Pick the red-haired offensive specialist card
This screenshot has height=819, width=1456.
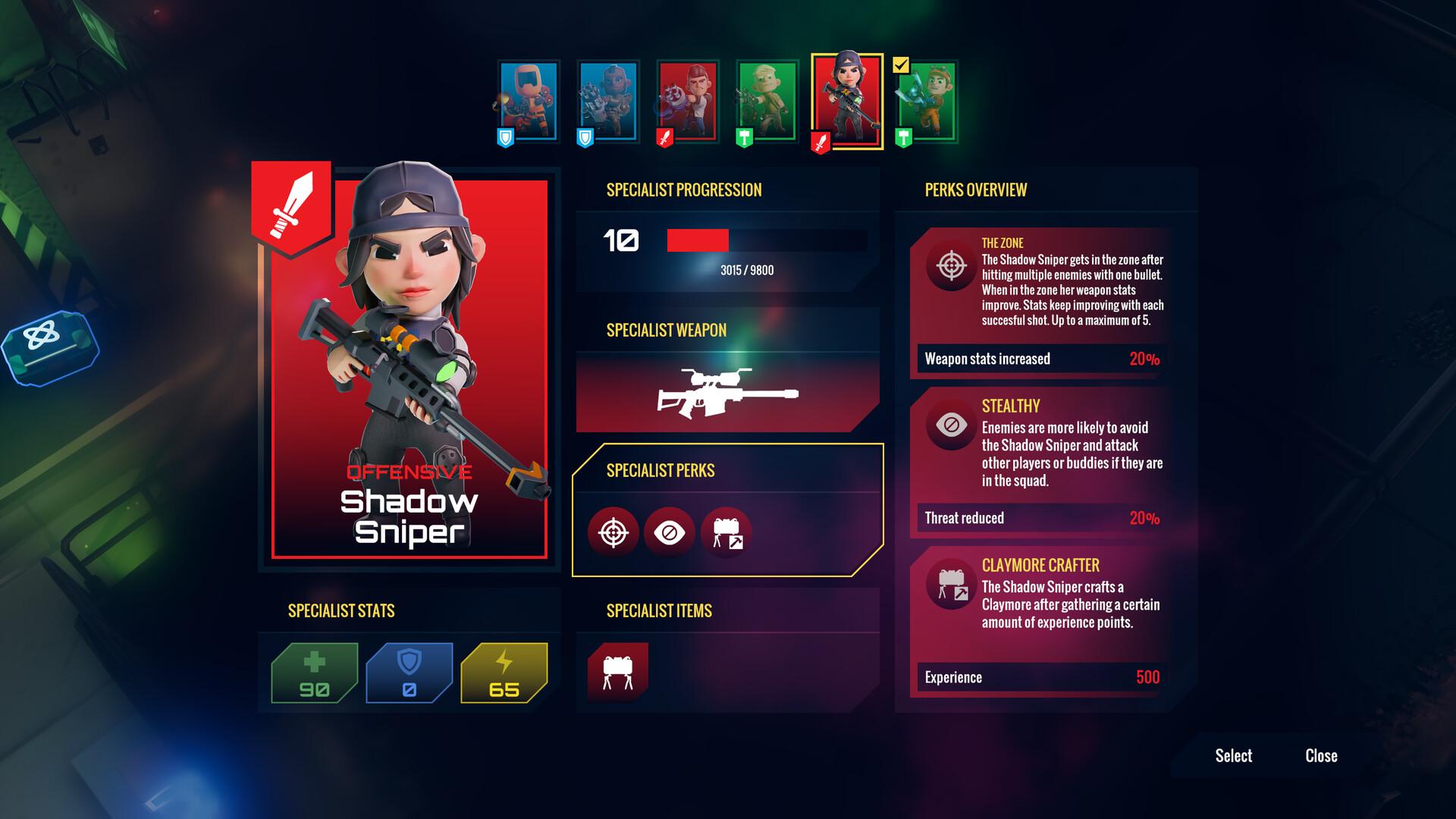click(688, 102)
